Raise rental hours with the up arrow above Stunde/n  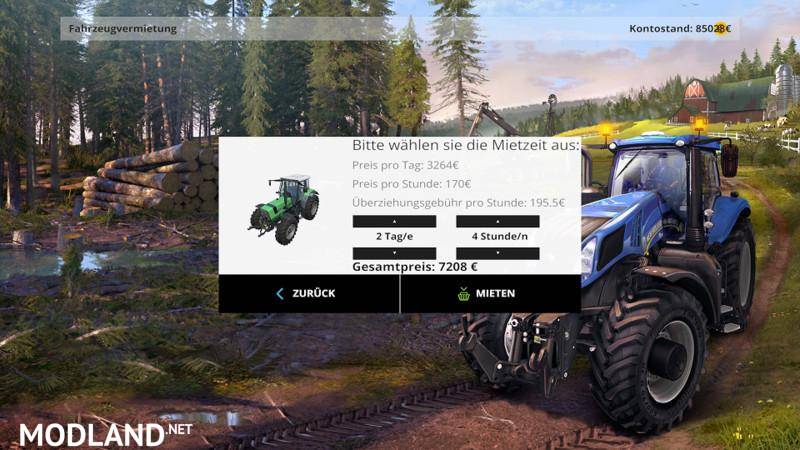tap(498, 221)
